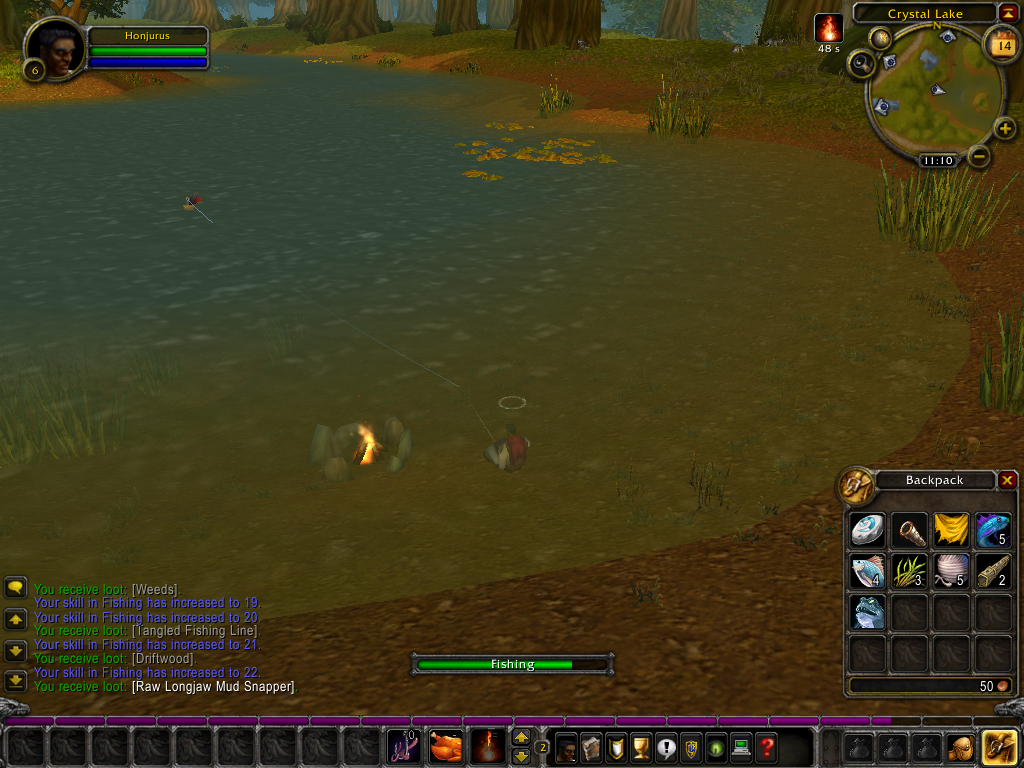
Task: Open the red question mark Help button
Action: [766, 747]
